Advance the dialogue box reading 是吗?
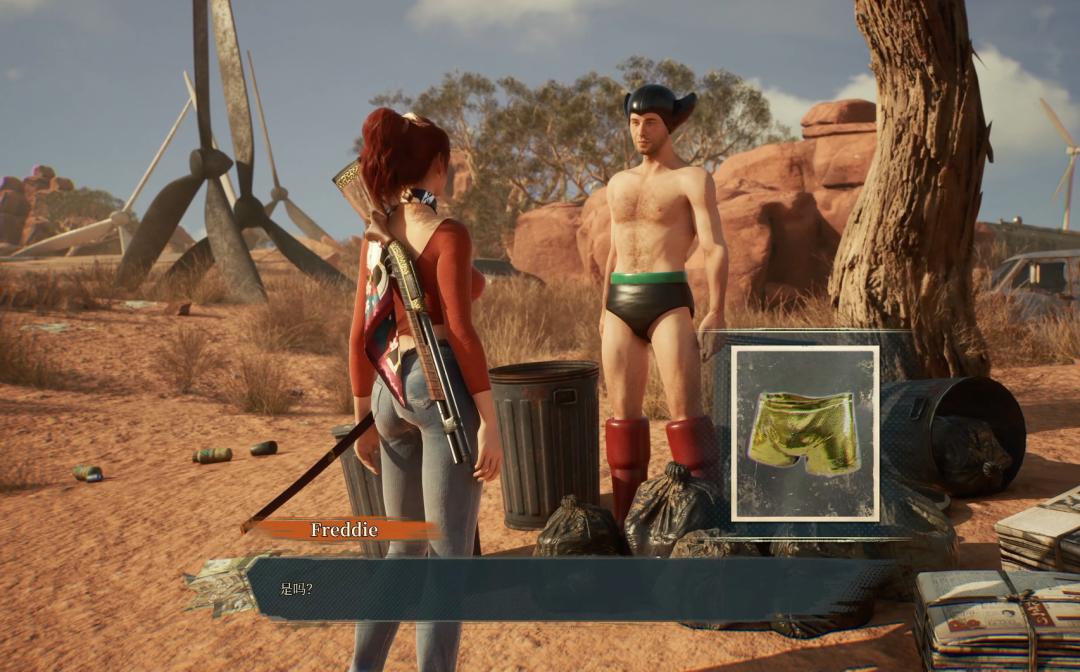1080x672 pixels. 560,589
